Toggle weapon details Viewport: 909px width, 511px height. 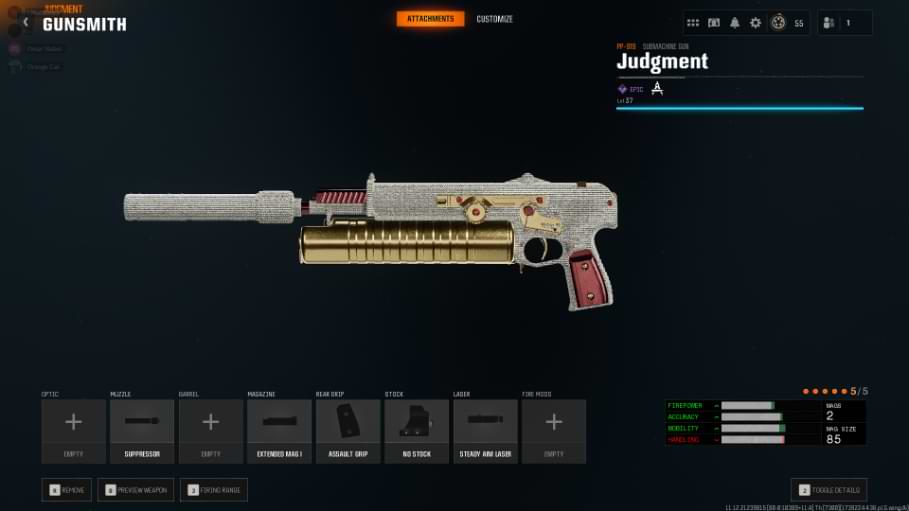tap(829, 490)
